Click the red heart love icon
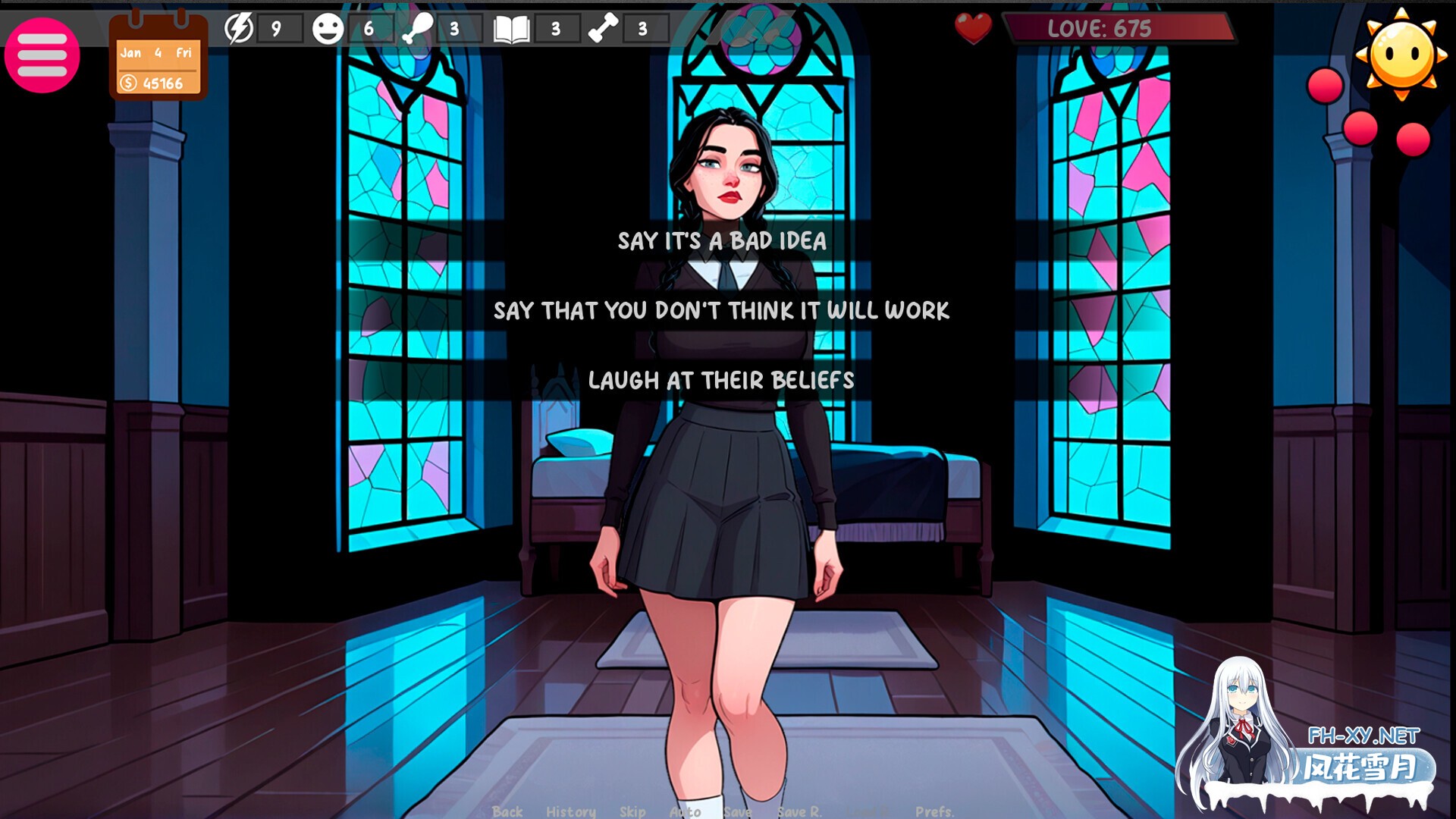 973,29
